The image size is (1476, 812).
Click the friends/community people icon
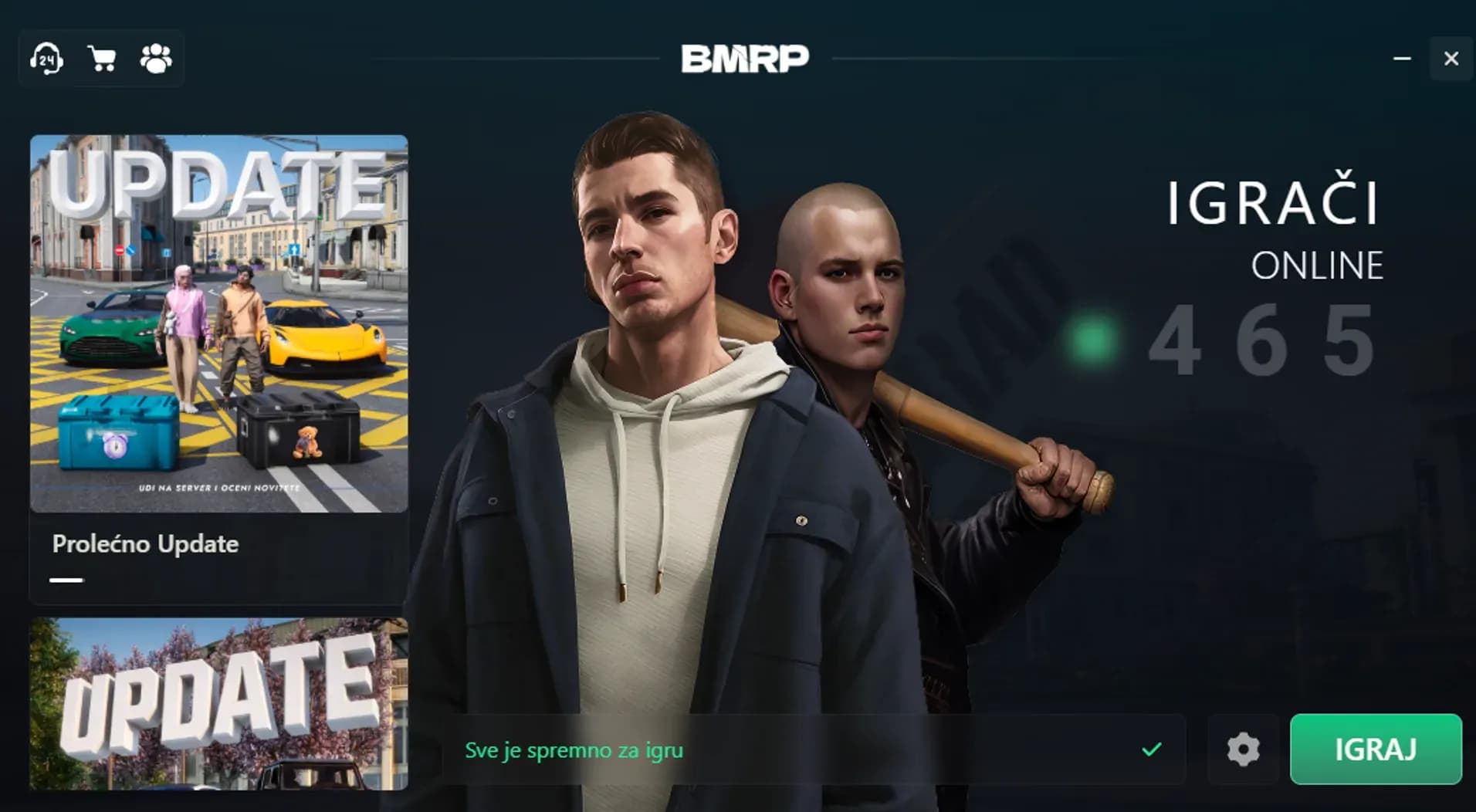tap(157, 58)
